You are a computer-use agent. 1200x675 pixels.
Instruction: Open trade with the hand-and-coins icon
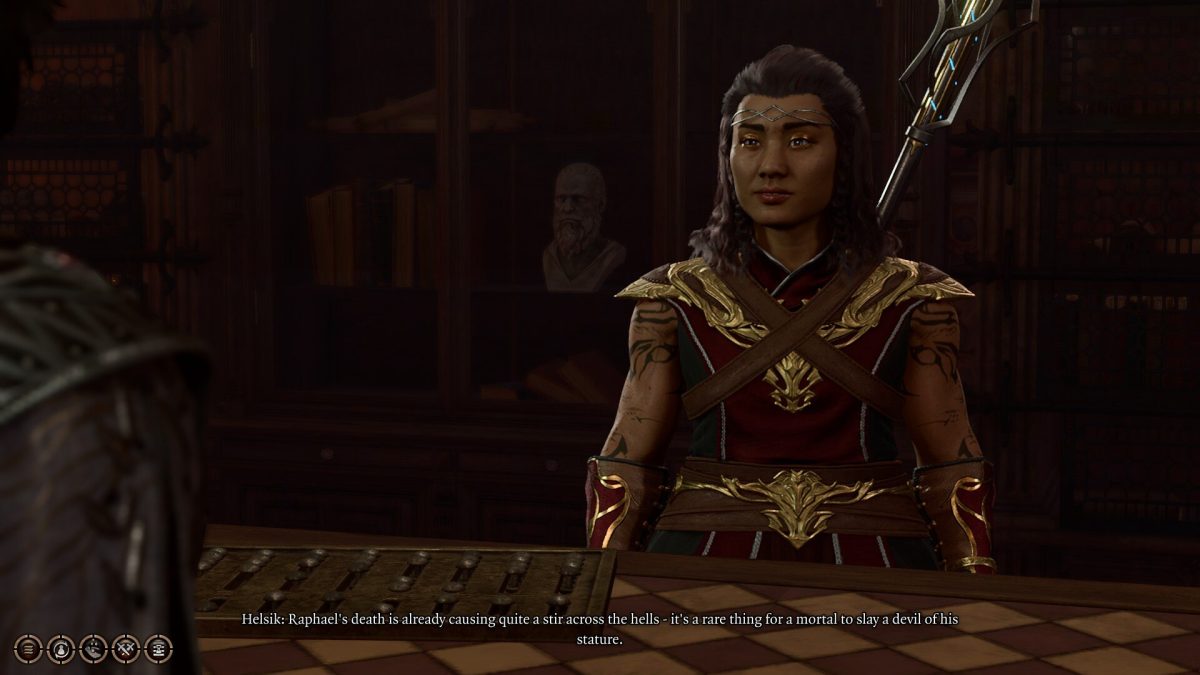click(93, 648)
